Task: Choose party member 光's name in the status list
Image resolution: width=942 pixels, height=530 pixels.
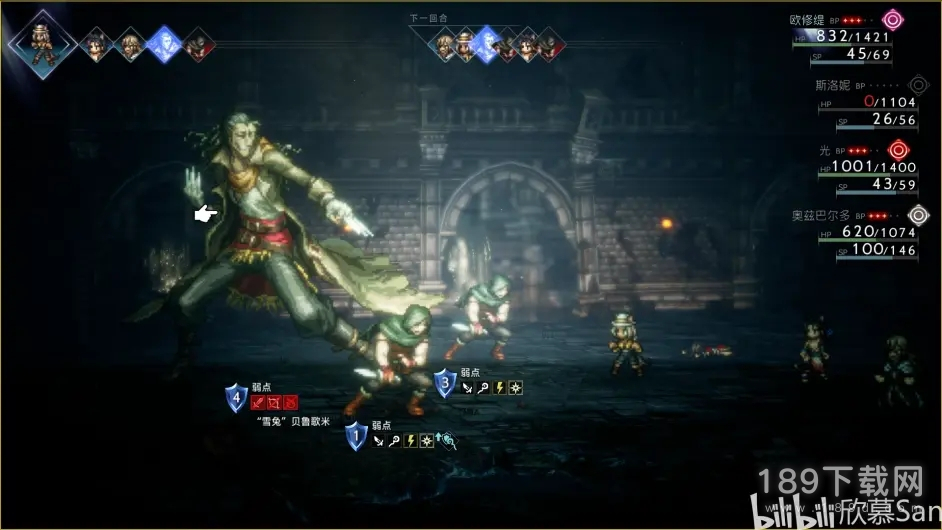Action: (x=825, y=150)
